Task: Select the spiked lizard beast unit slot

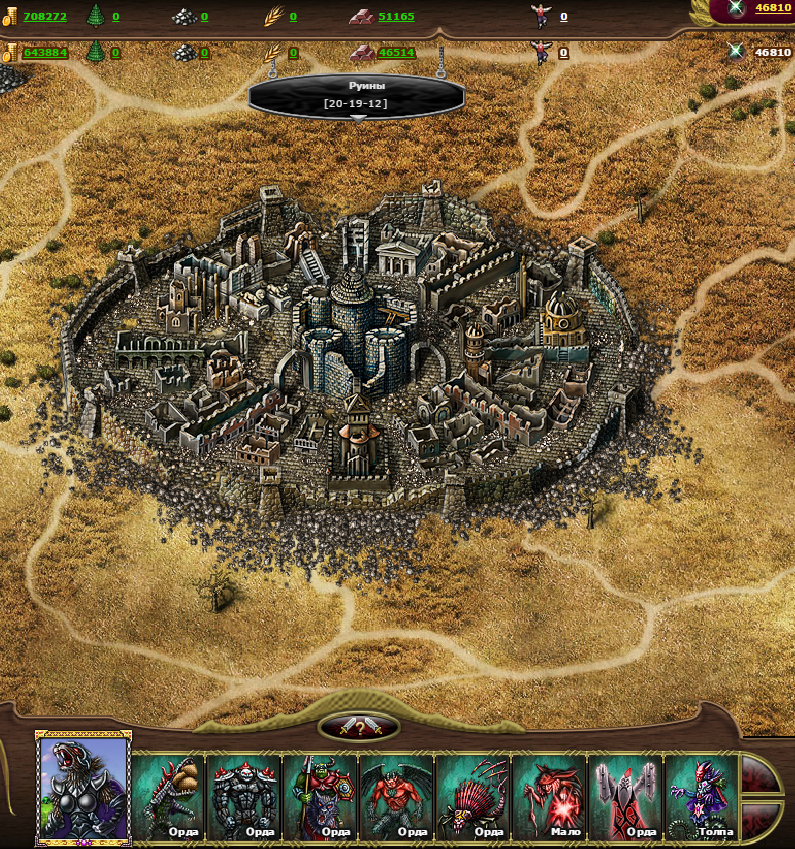Action: click(x=168, y=796)
